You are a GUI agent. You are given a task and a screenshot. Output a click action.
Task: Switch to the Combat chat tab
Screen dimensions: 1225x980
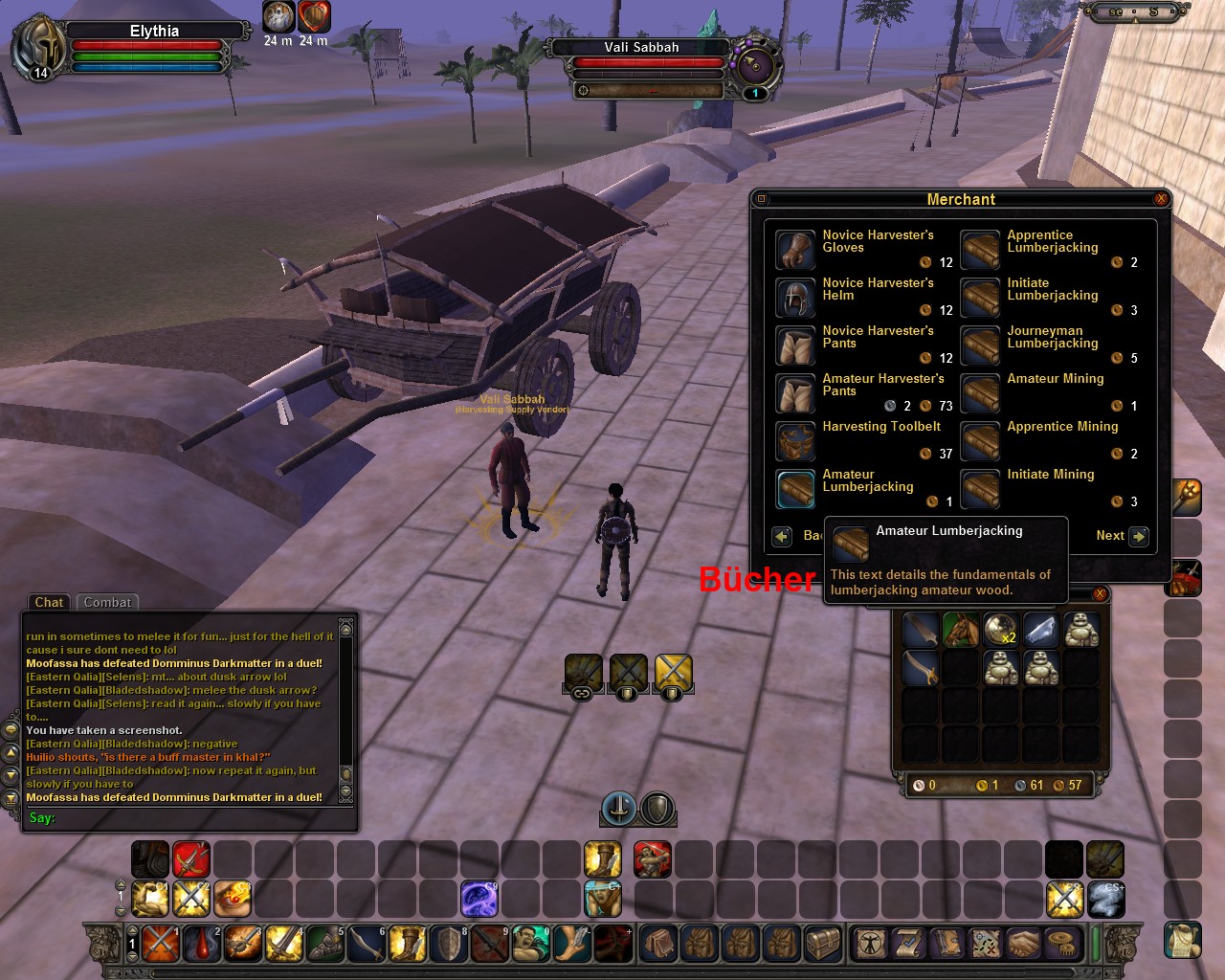coord(107,602)
